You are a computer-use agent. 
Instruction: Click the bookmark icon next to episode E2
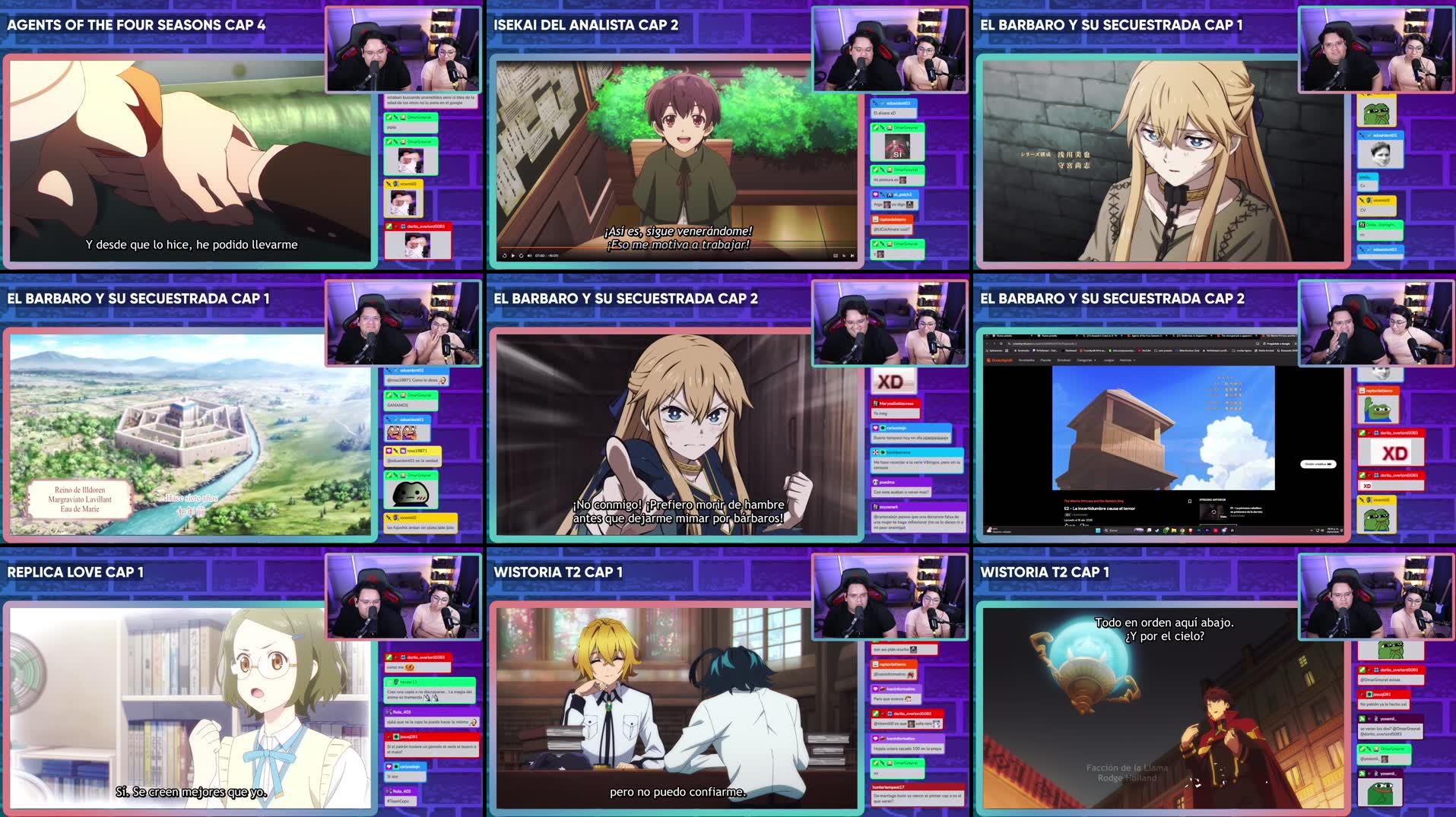pos(1190,502)
